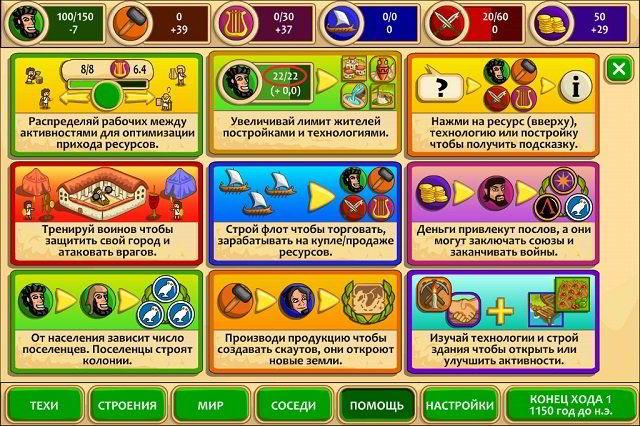Open the fleet trading help card

pyautogui.click(x=304, y=211)
